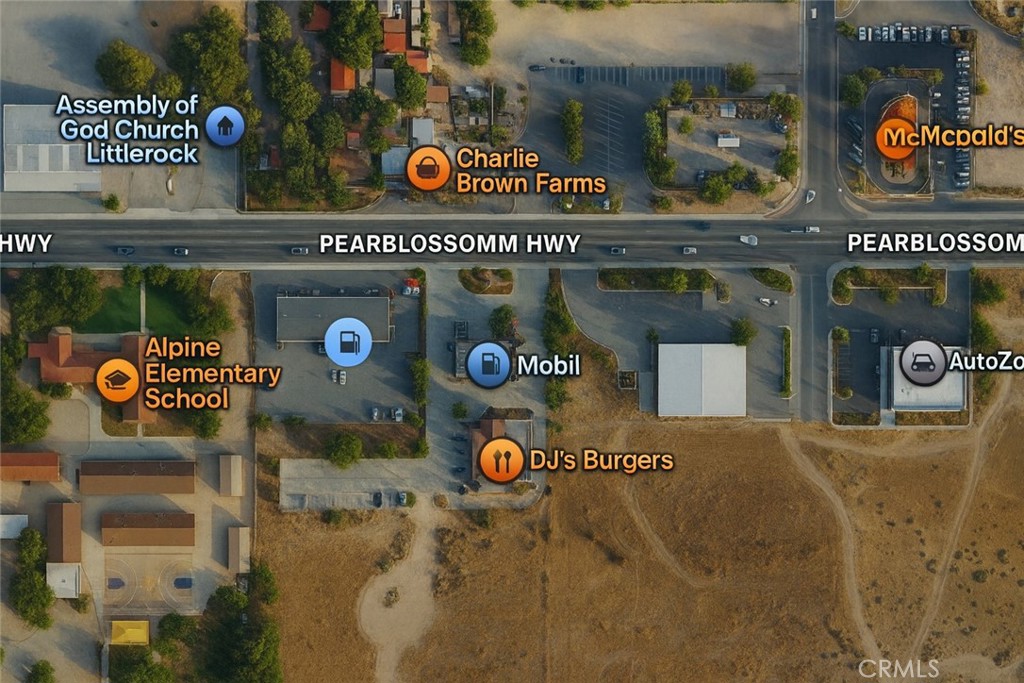Choose the unlabeled gas pump marker
The image size is (1024, 683).
coord(348,342)
